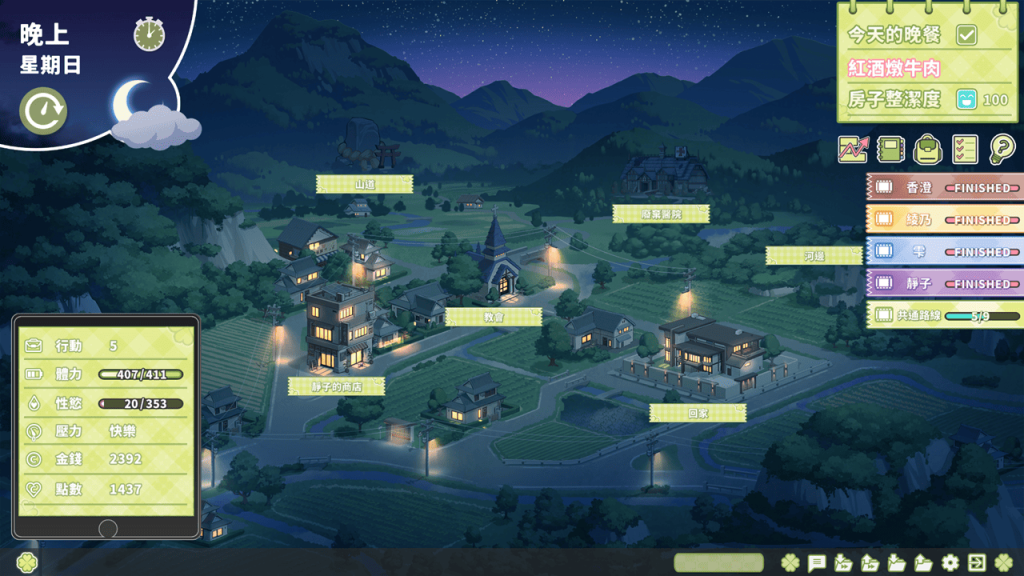The width and height of the screenshot is (1024, 576).
Task: Toggle the 今天的晚餐 checkbox
Action: coord(966,35)
